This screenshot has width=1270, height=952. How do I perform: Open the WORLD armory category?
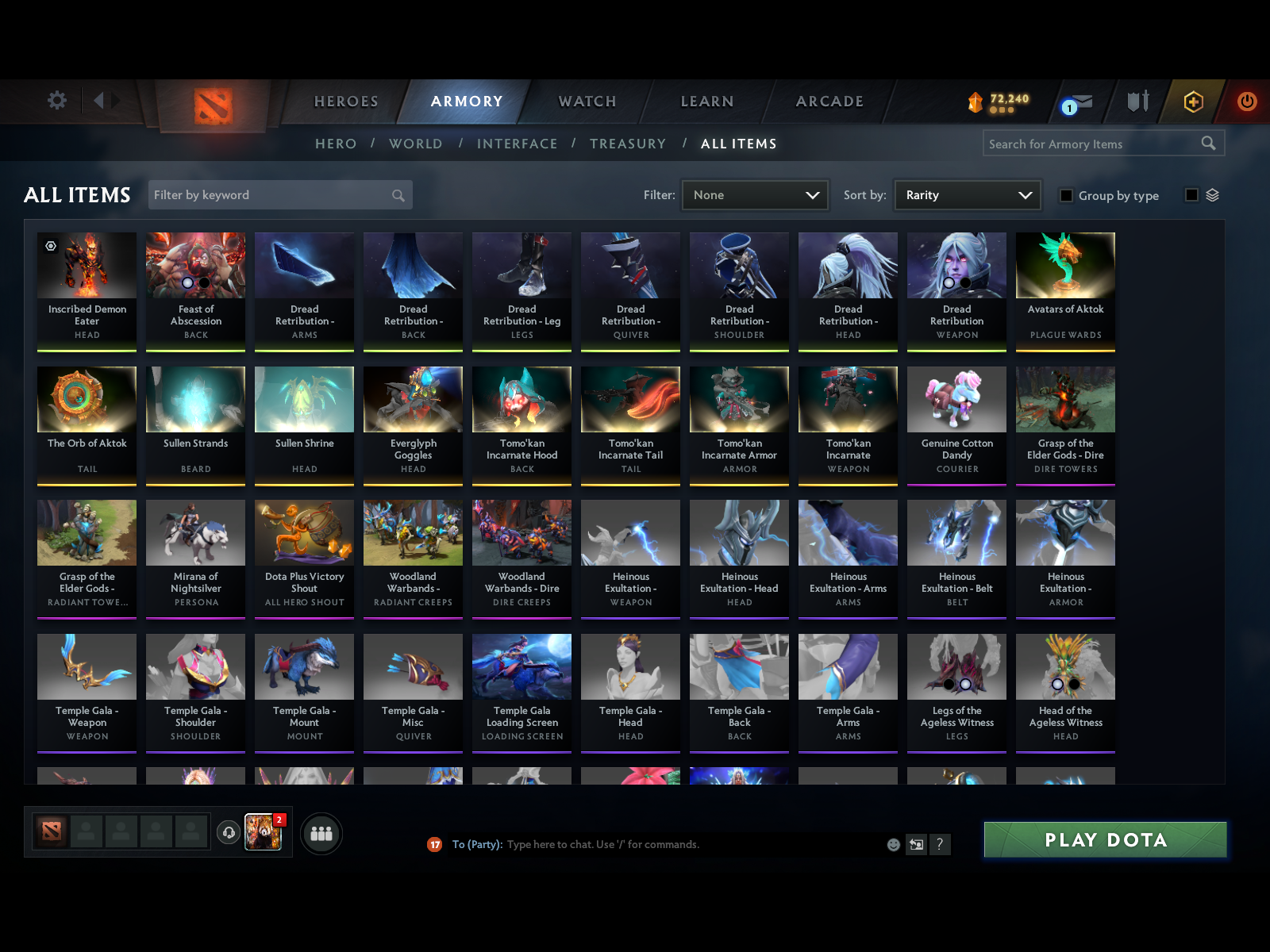pyautogui.click(x=415, y=144)
